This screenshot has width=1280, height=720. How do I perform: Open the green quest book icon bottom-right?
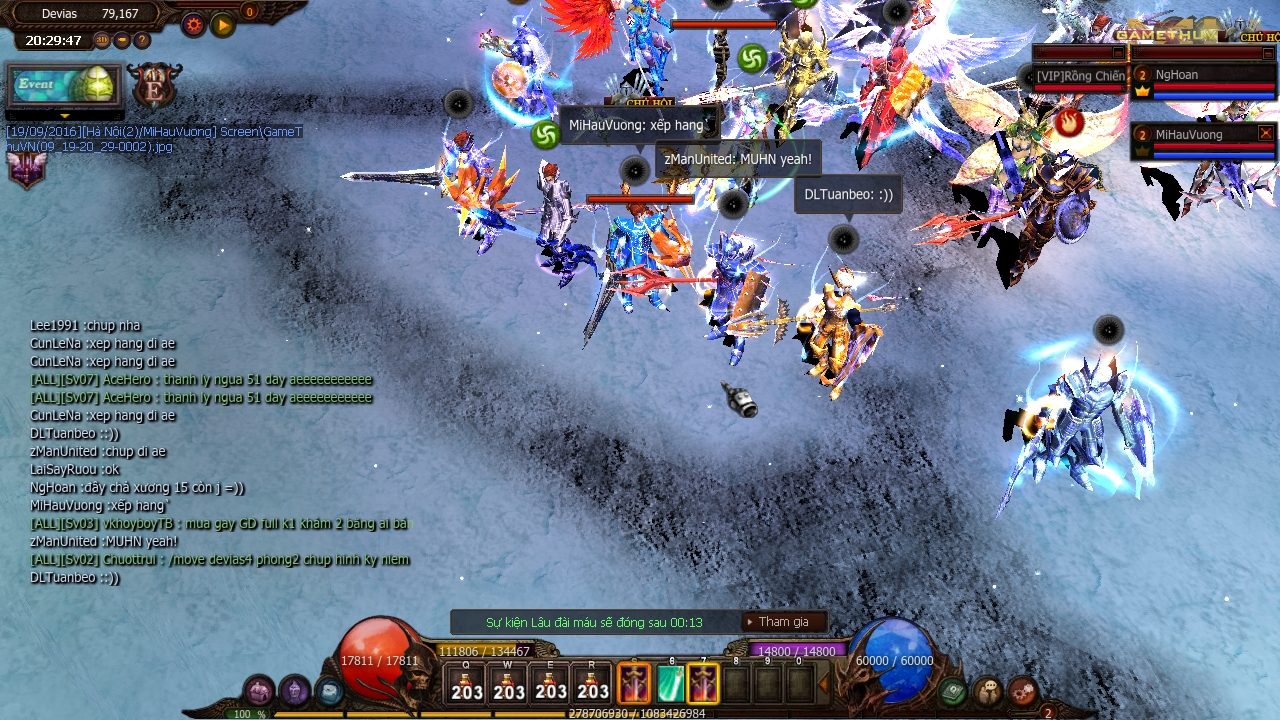tap(951, 690)
